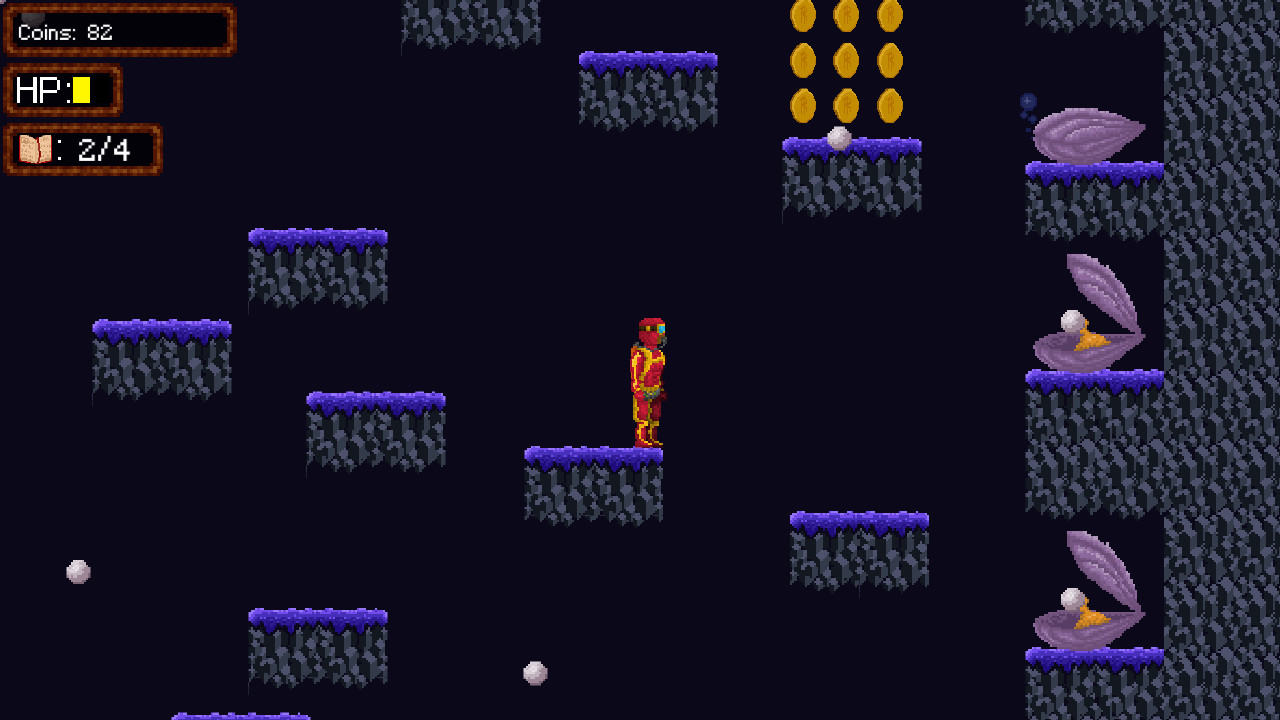Collect the bottom-left coin of the coin cluster
Image resolution: width=1280 pixels, height=720 pixels.
pyautogui.click(x=805, y=105)
